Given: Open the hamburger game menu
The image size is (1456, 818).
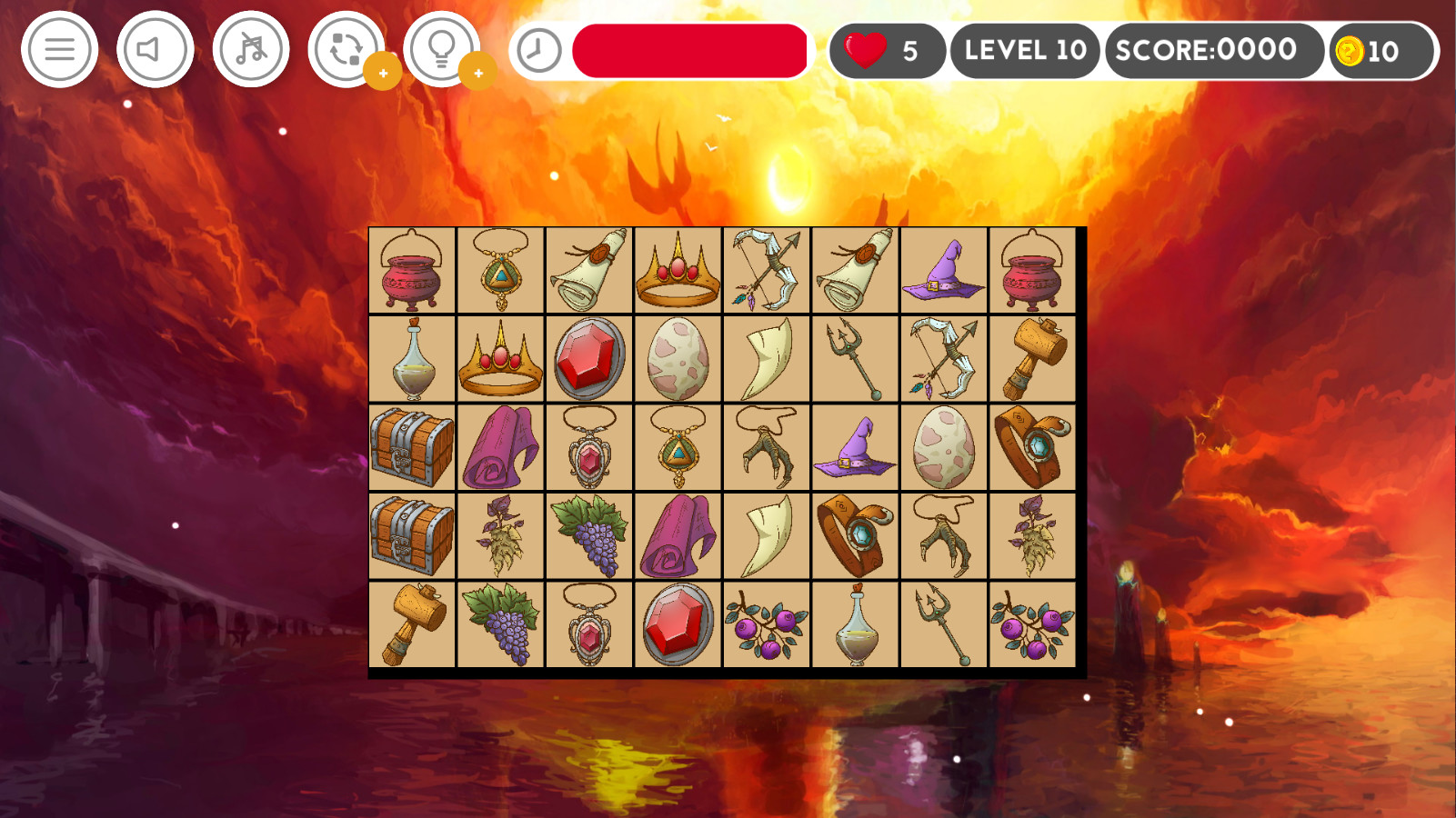Looking at the screenshot, I should click(x=58, y=49).
